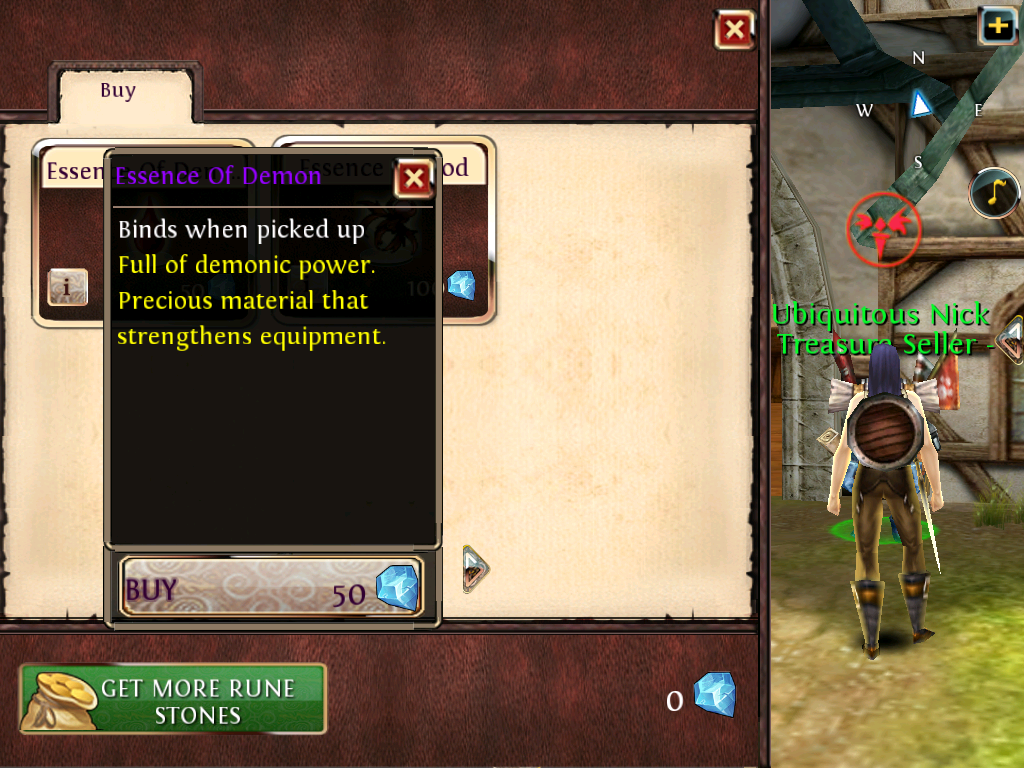Buy Essence Of Demon for 50 rune stones
Screen dimensions: 1024x768
271,587
